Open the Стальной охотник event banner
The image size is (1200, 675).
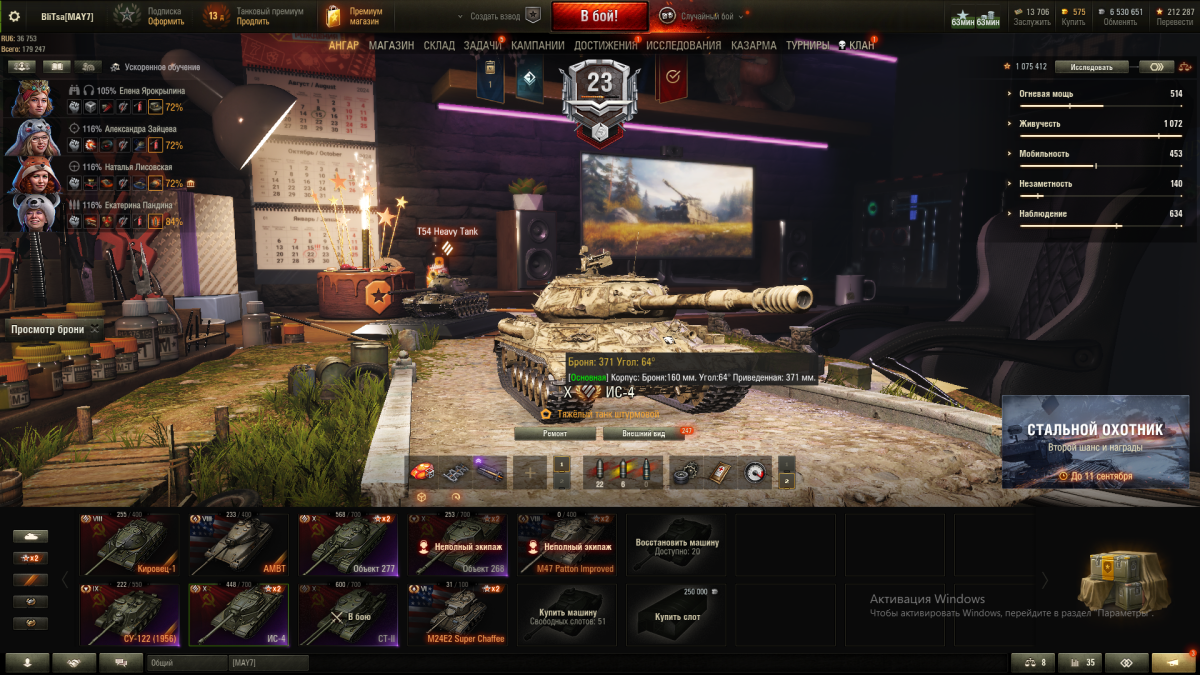click(1095, 441)
